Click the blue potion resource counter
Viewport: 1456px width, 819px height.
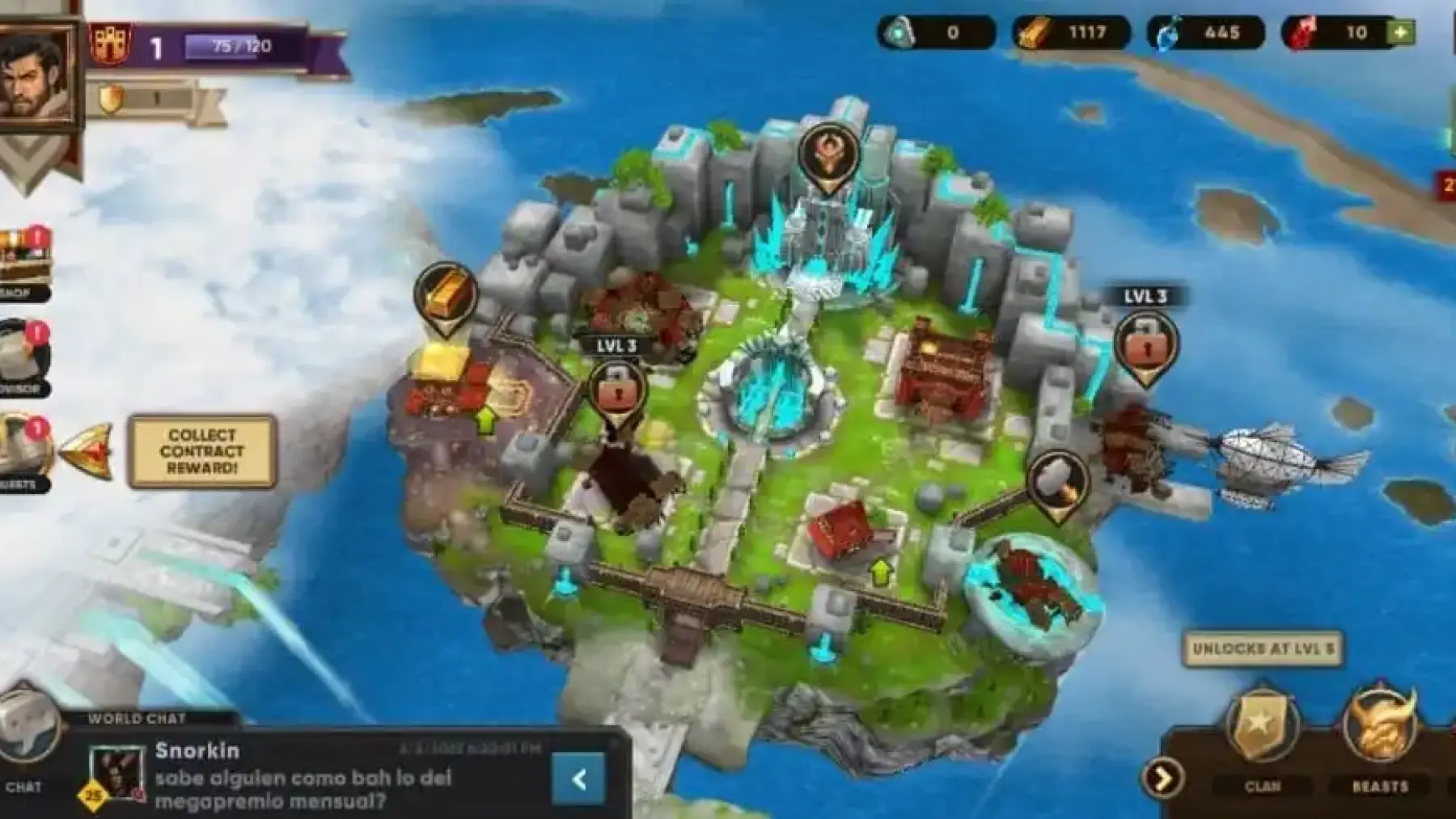point(1204,33)
